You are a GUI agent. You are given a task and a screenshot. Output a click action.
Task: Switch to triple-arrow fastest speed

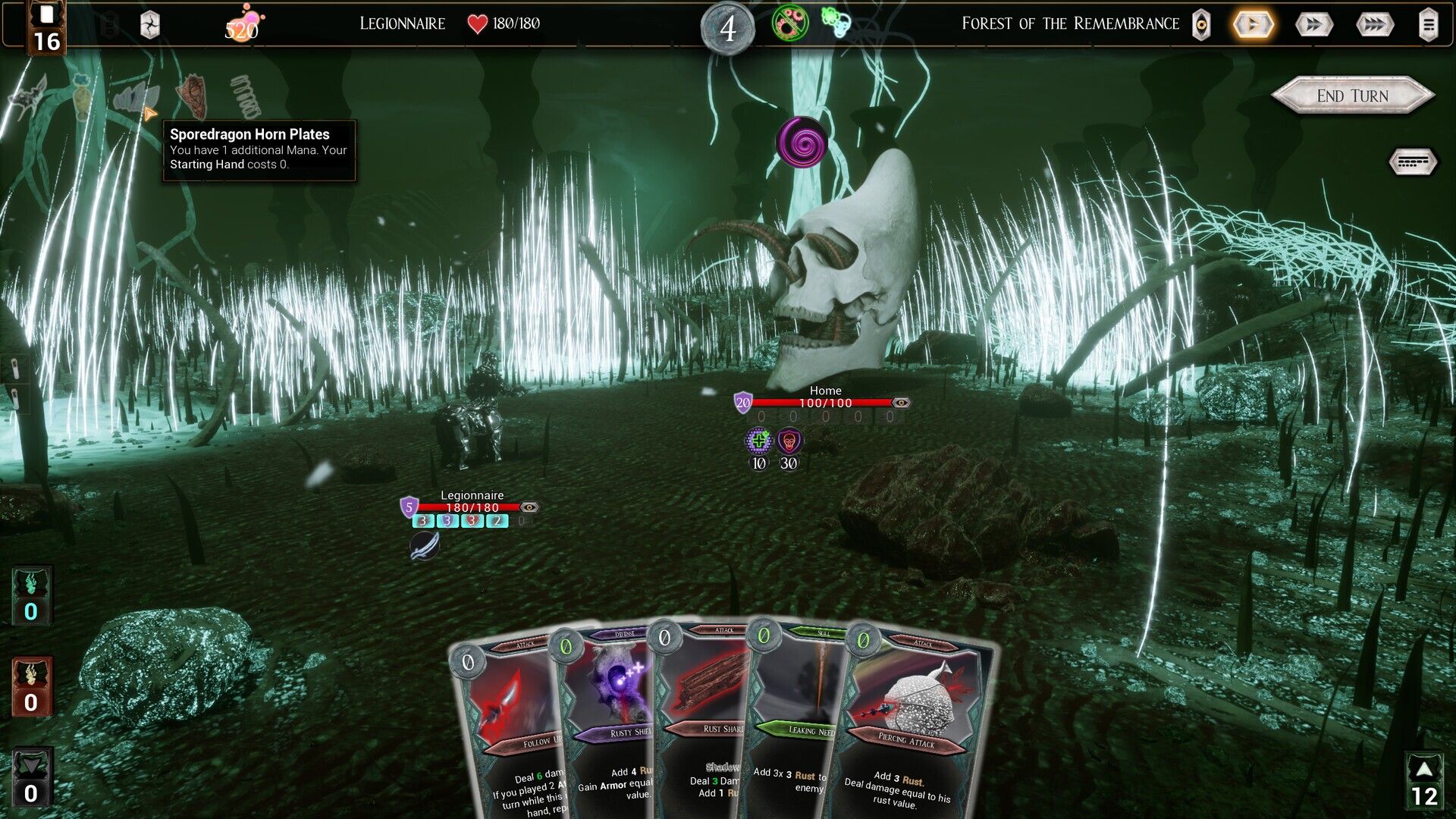[1374, 24]
